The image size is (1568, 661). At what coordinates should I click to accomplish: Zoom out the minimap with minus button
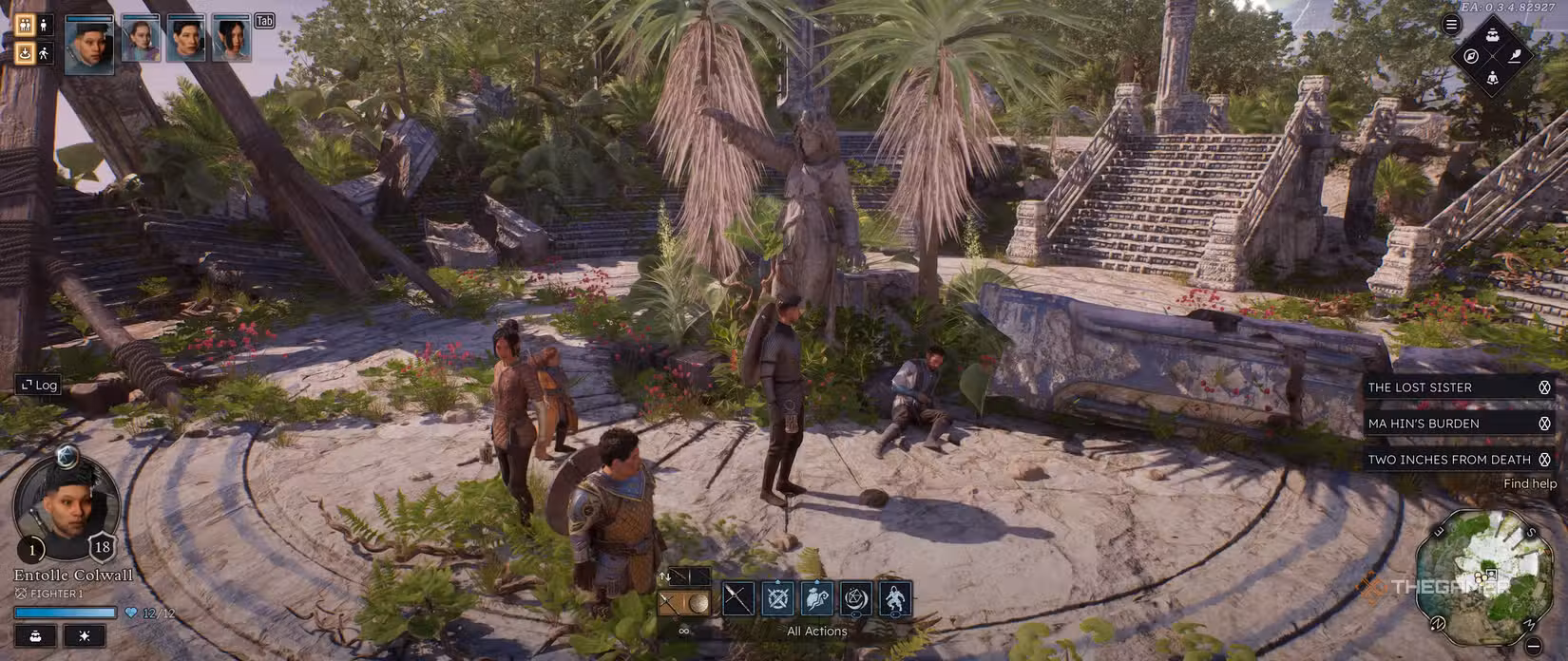coord(1534,646)
